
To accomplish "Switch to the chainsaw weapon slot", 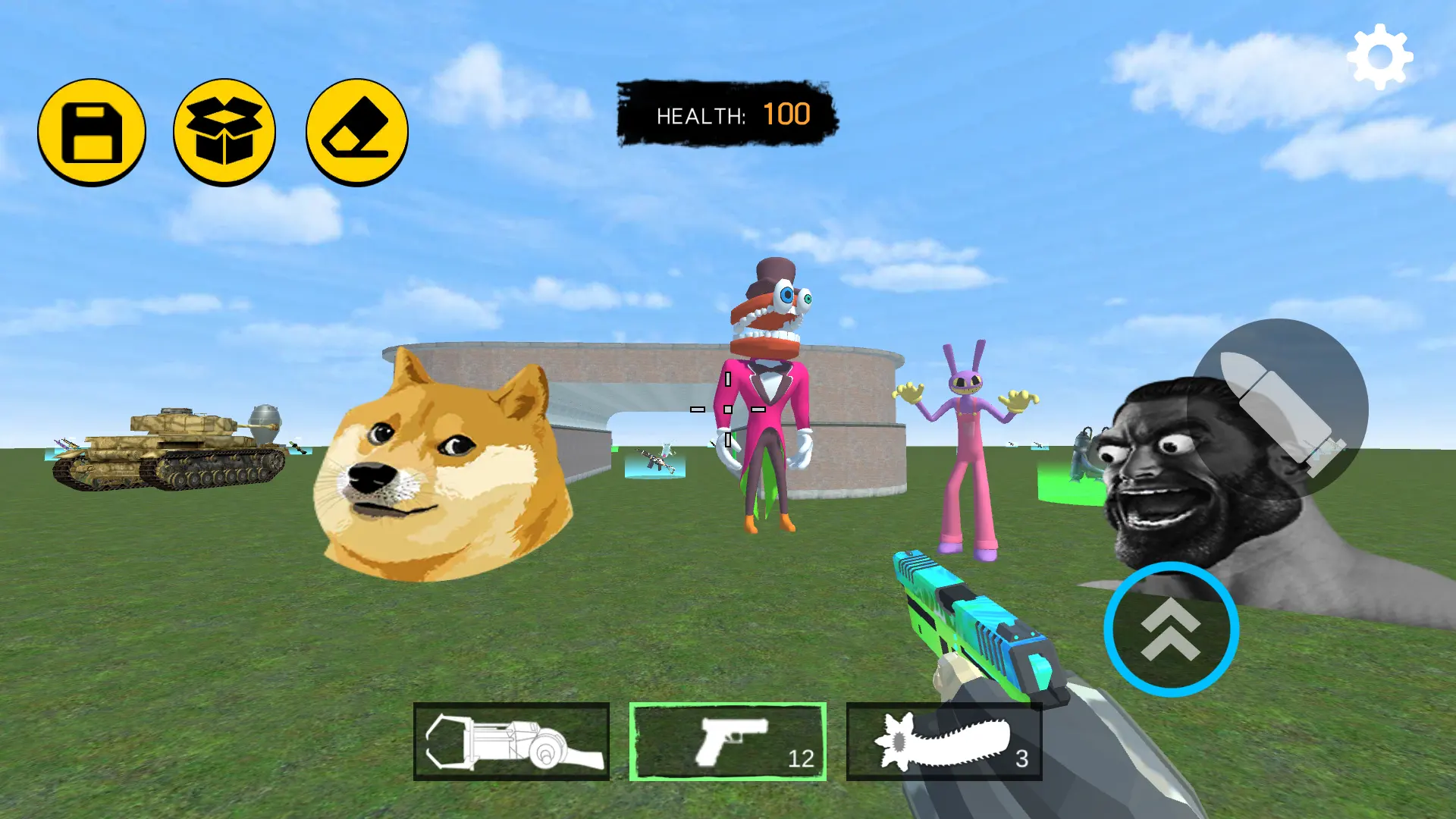I will pos(944,742).
